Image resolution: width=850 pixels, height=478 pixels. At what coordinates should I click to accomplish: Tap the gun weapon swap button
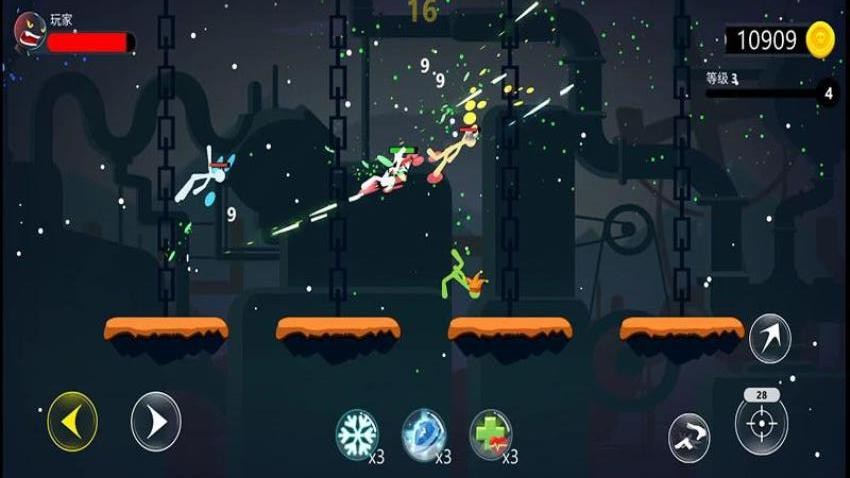[x=690, y=437]
